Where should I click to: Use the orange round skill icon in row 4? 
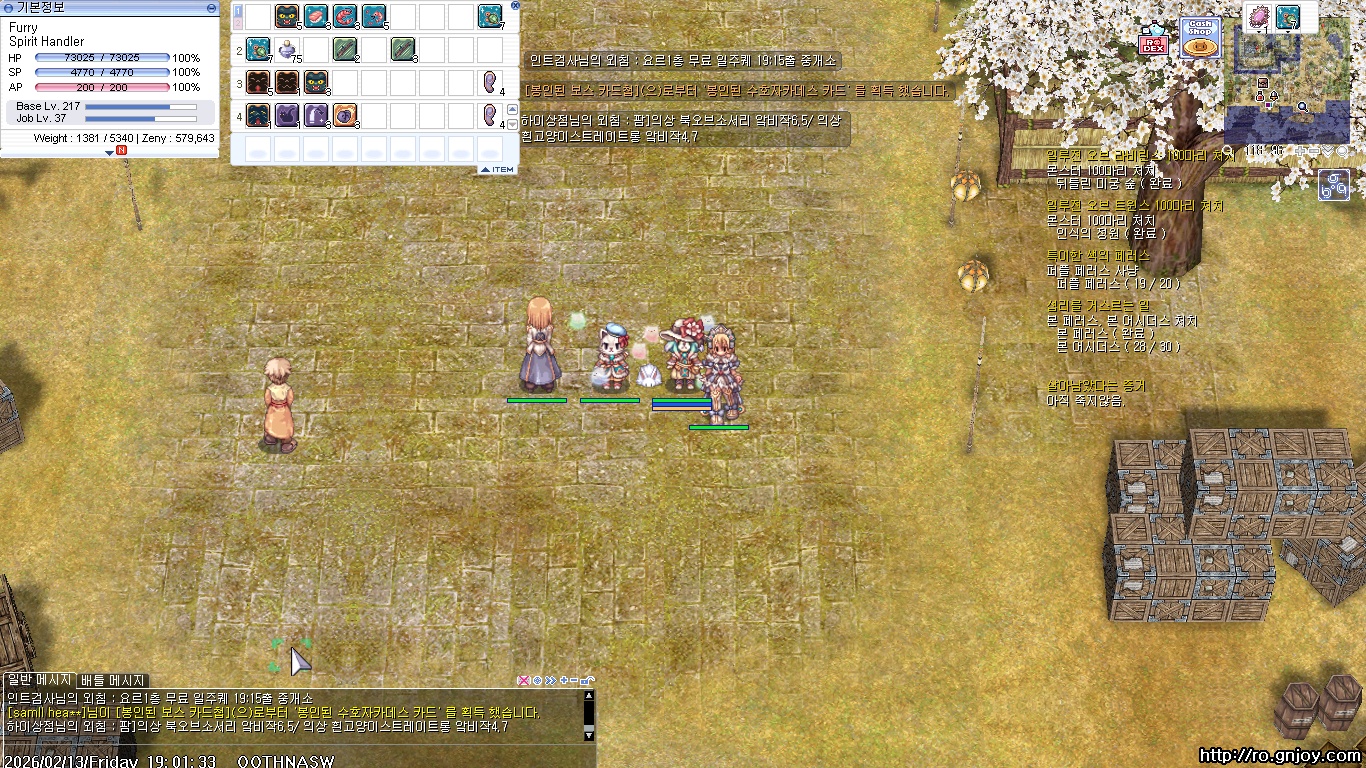[345, 115]
